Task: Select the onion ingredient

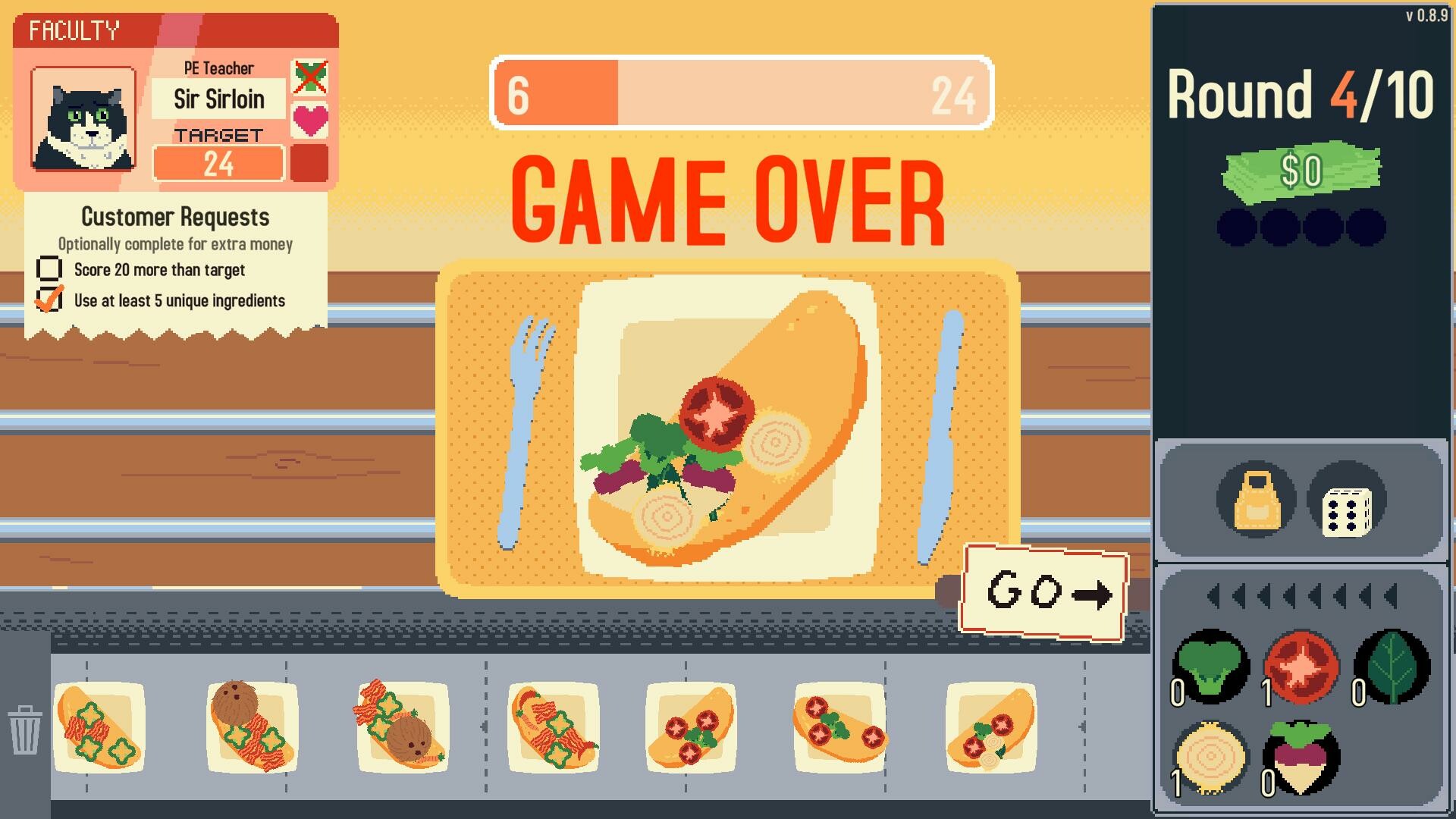Action: (1211, 758)
